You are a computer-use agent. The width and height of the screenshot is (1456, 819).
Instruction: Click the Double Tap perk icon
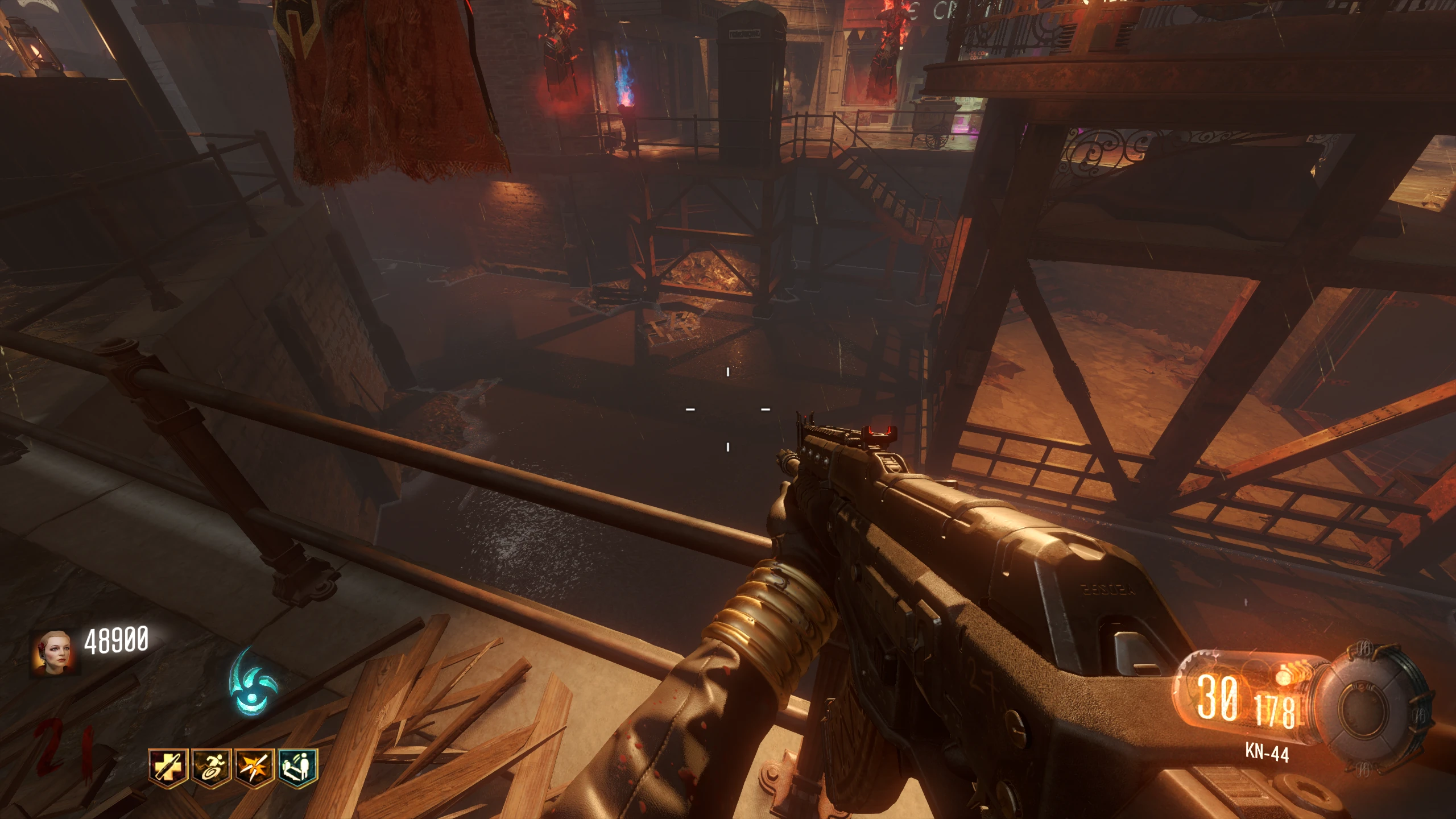point(254,768)
